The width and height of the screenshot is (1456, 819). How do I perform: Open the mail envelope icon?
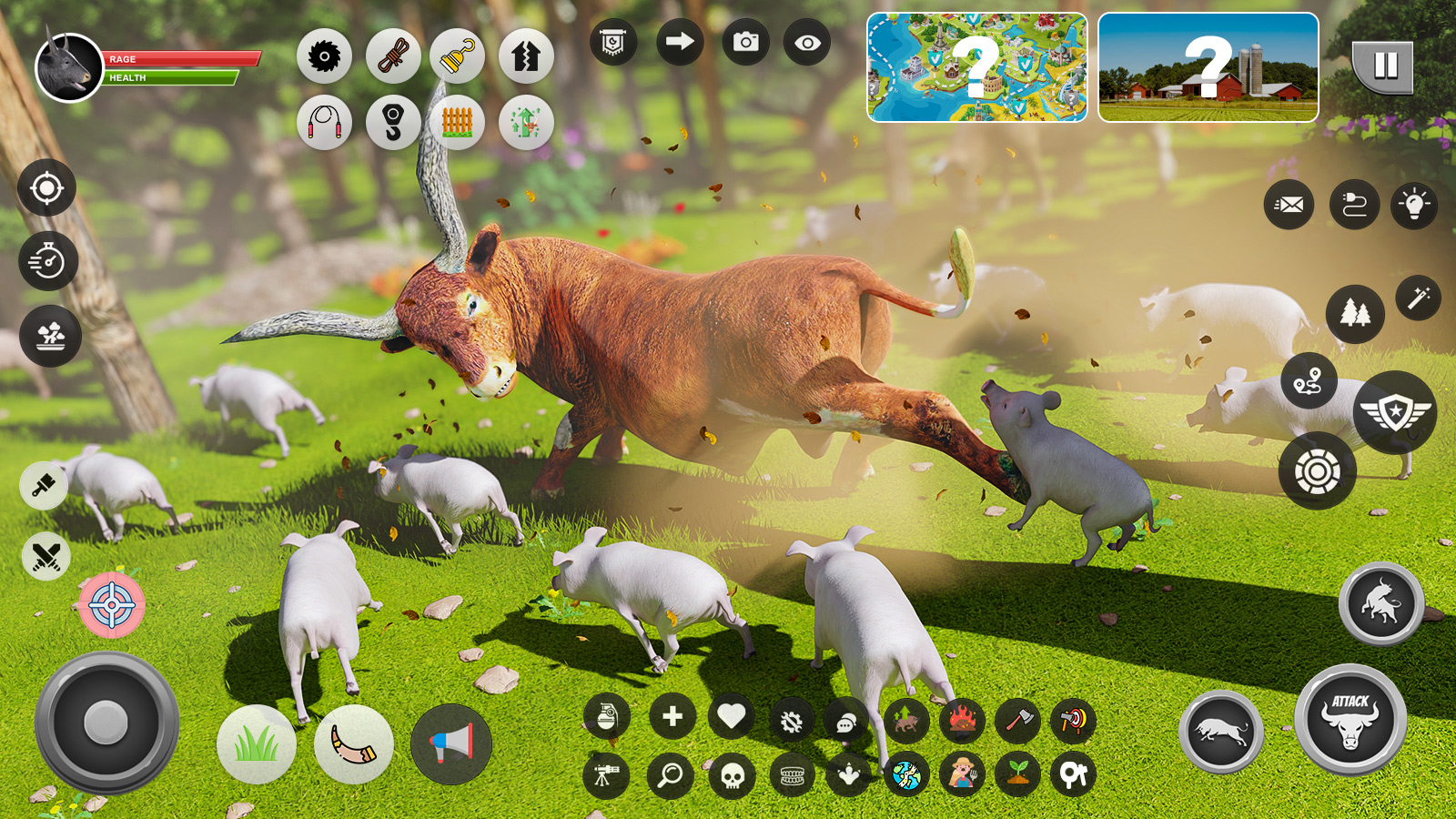[1289, 205]
